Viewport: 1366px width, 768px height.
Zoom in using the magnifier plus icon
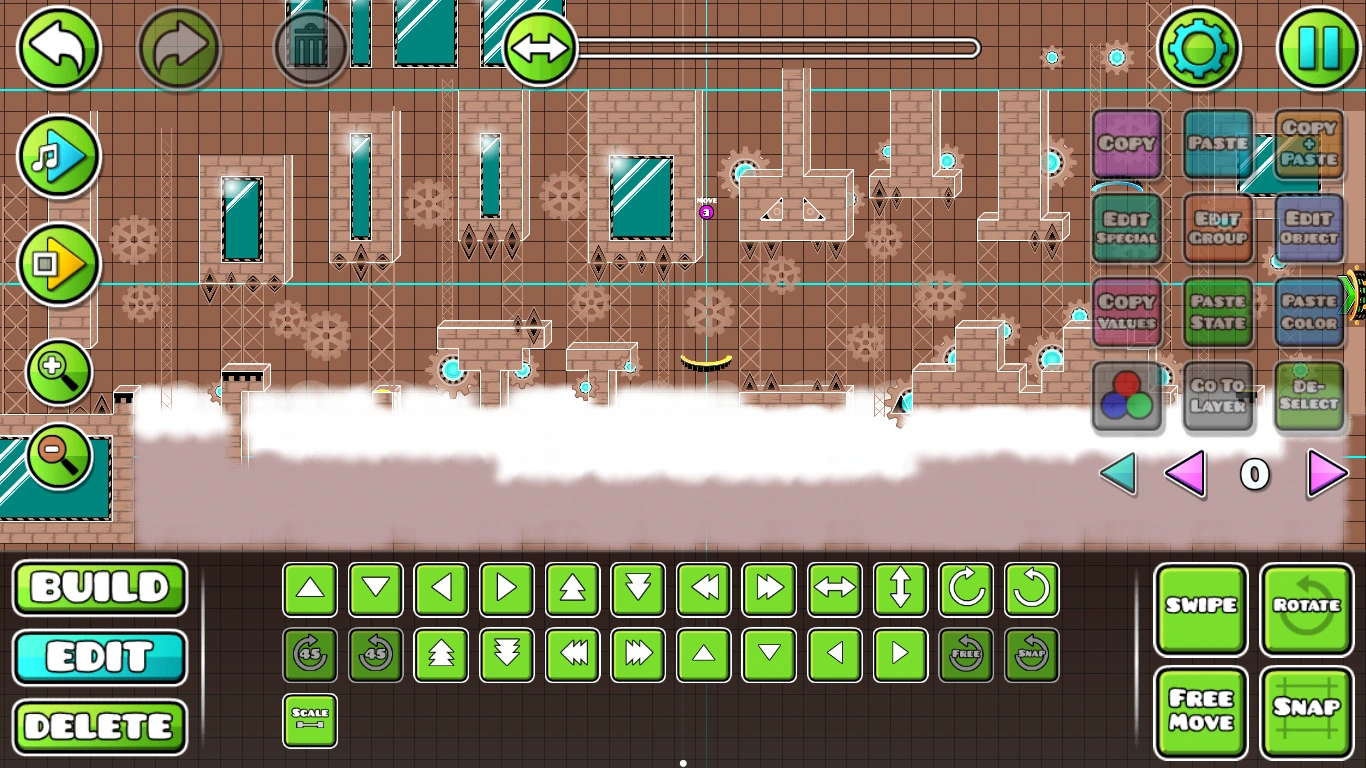pyautogui.click(x=58, y=371)
